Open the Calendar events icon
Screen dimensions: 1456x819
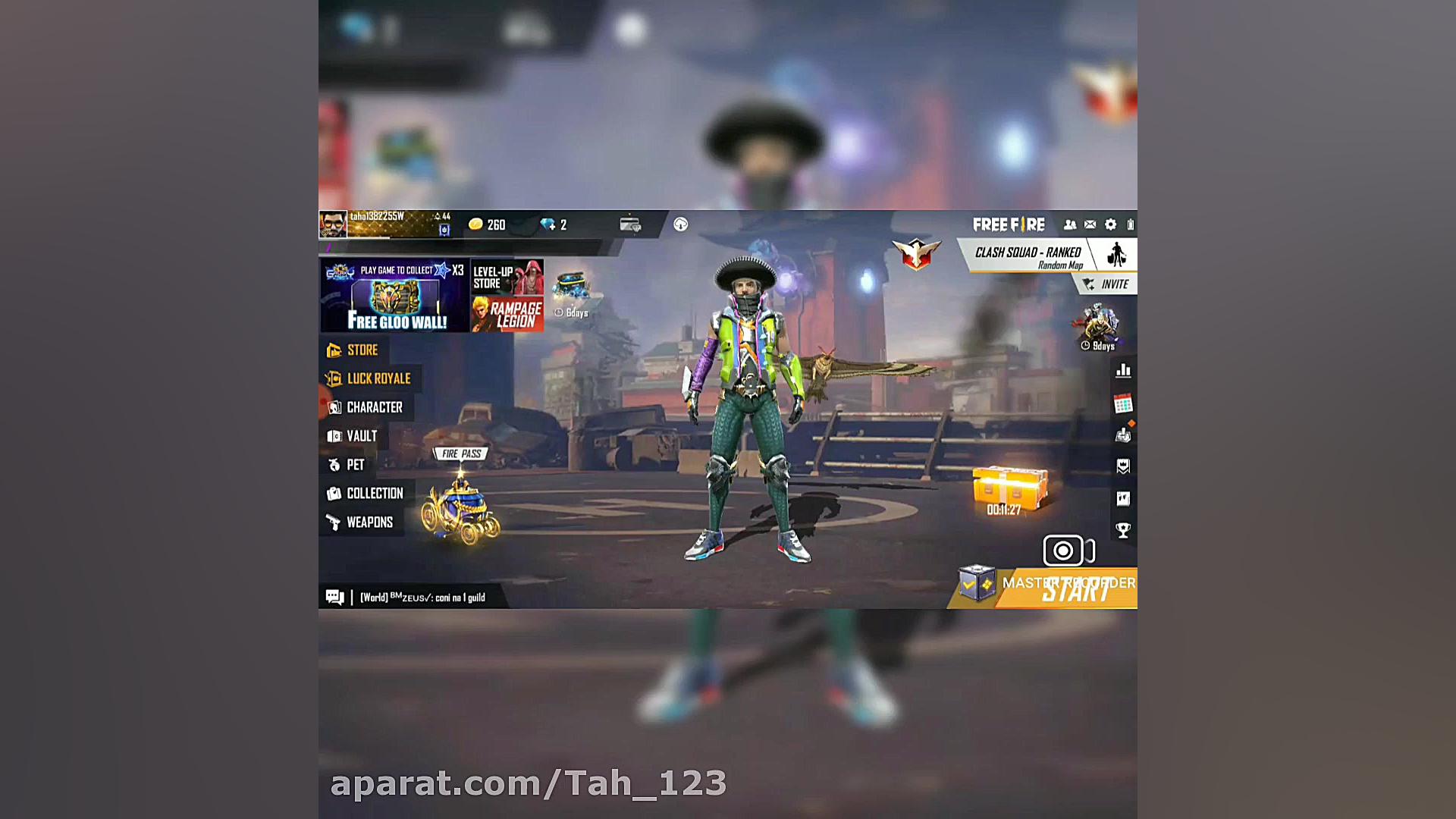(x=1123, y=402)
